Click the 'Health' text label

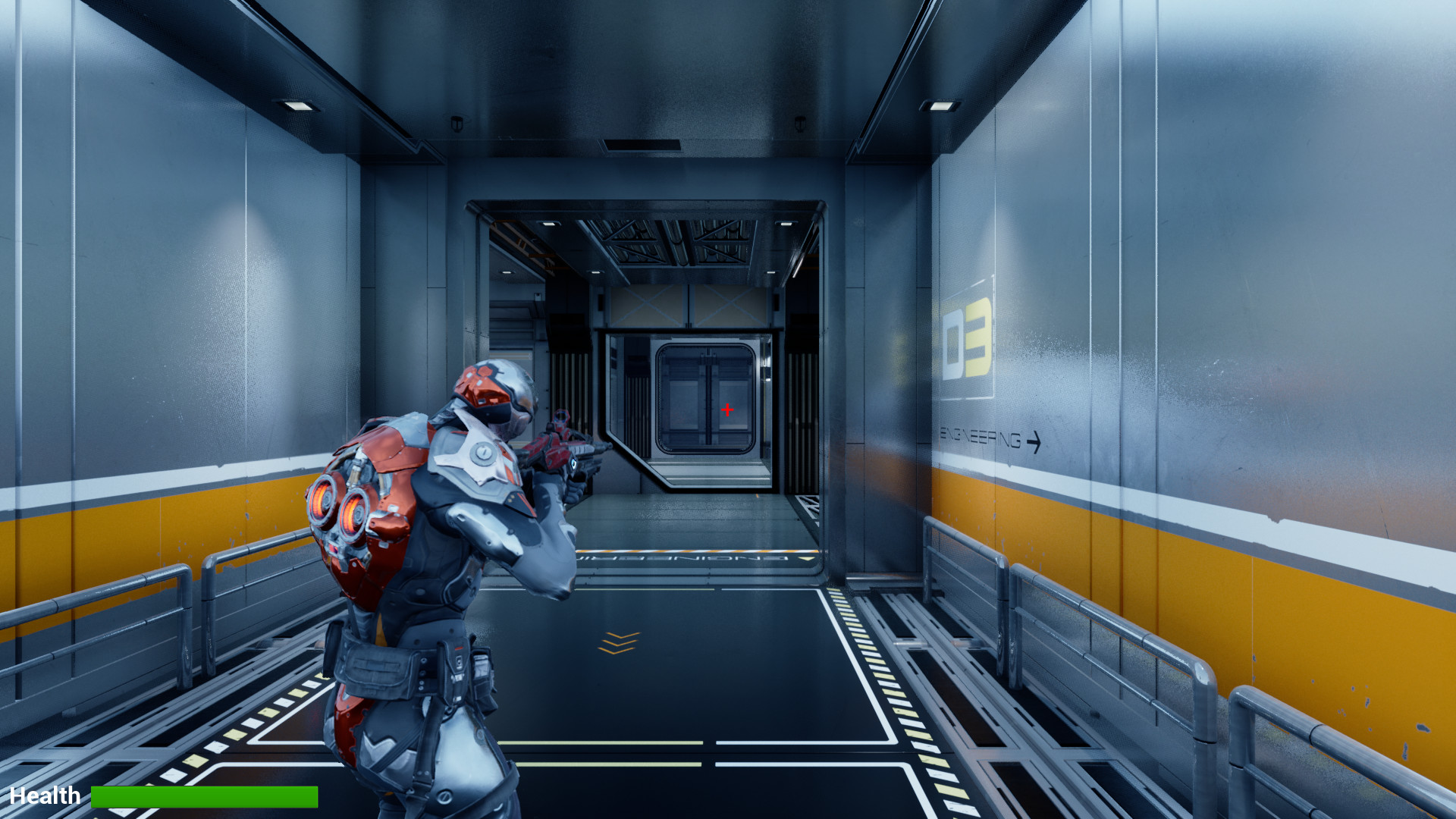pyautogui.click(x=45, y=795)
